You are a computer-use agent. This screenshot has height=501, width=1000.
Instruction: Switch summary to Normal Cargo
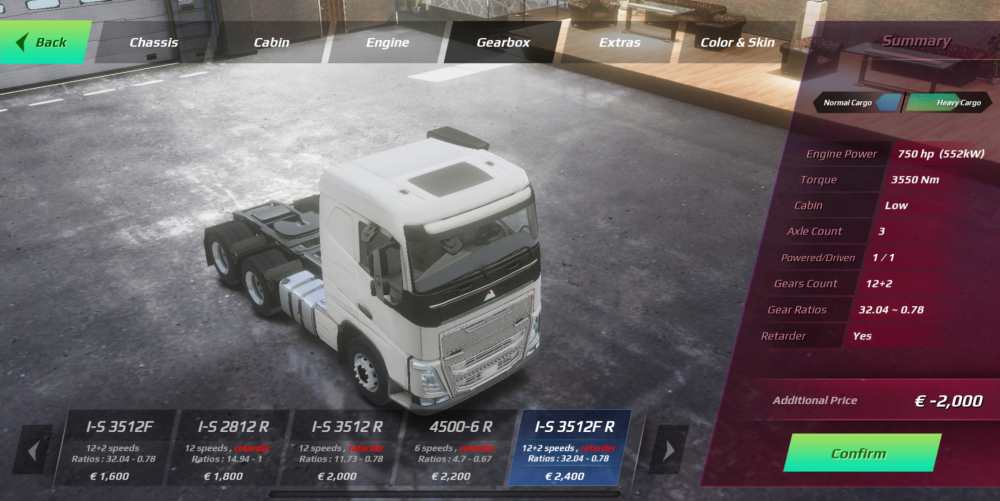pyautogui.click(x=857, y=102)
